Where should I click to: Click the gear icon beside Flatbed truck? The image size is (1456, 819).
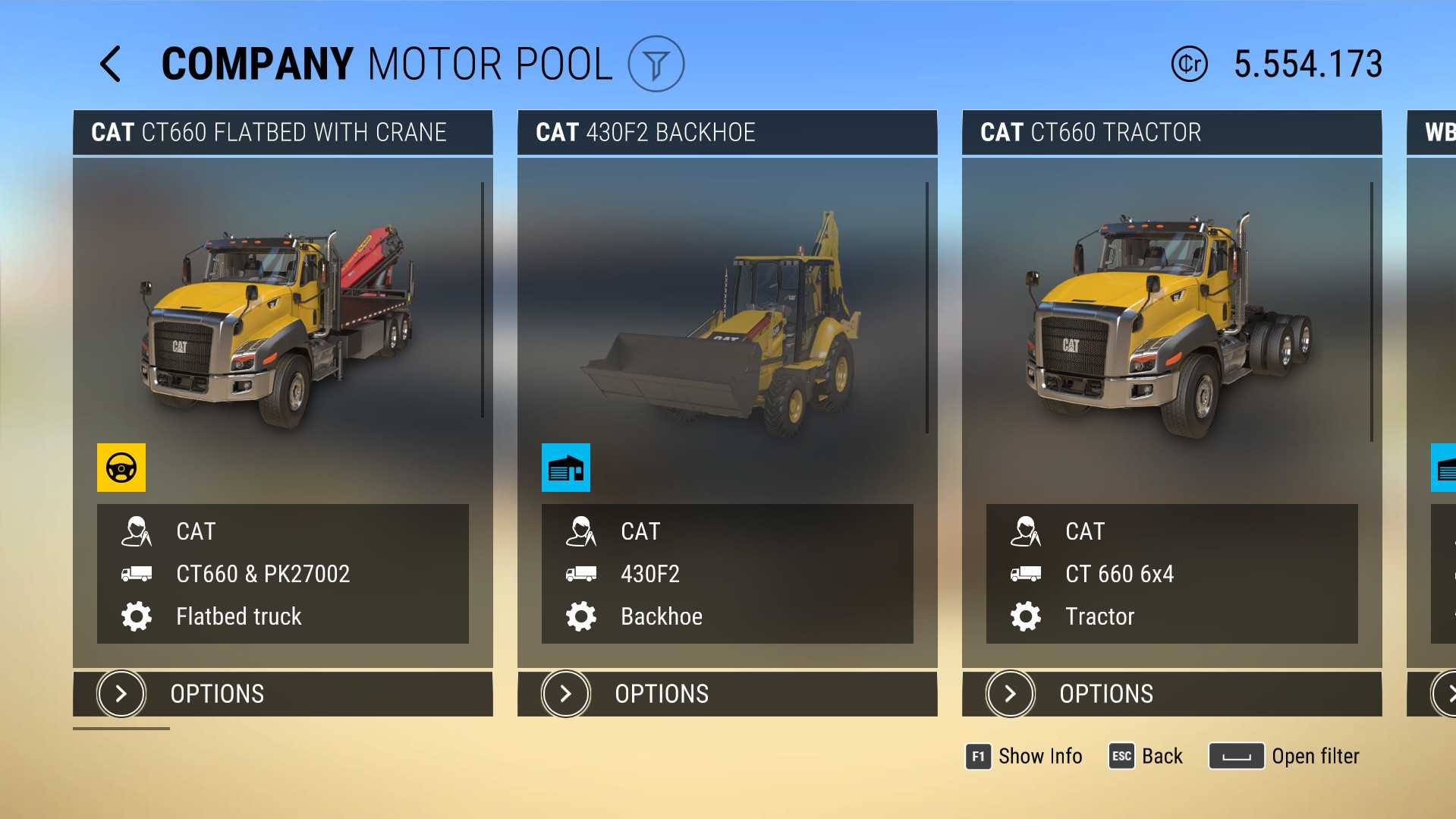[137, 616]
